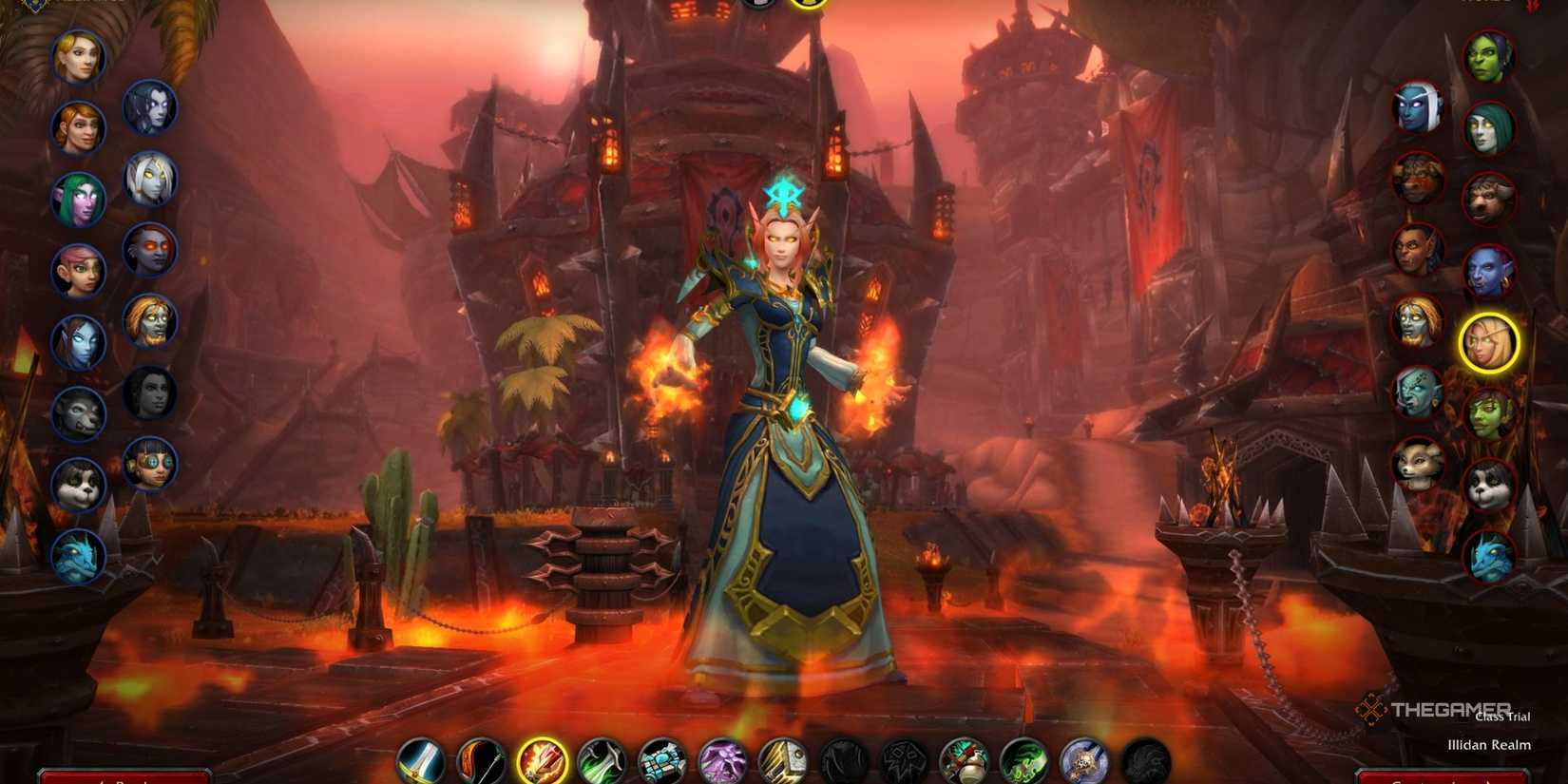Select the green Demon Hunter class icon
The width and height of the screenshot is (1568, 784).
(x=1022, y=760)
